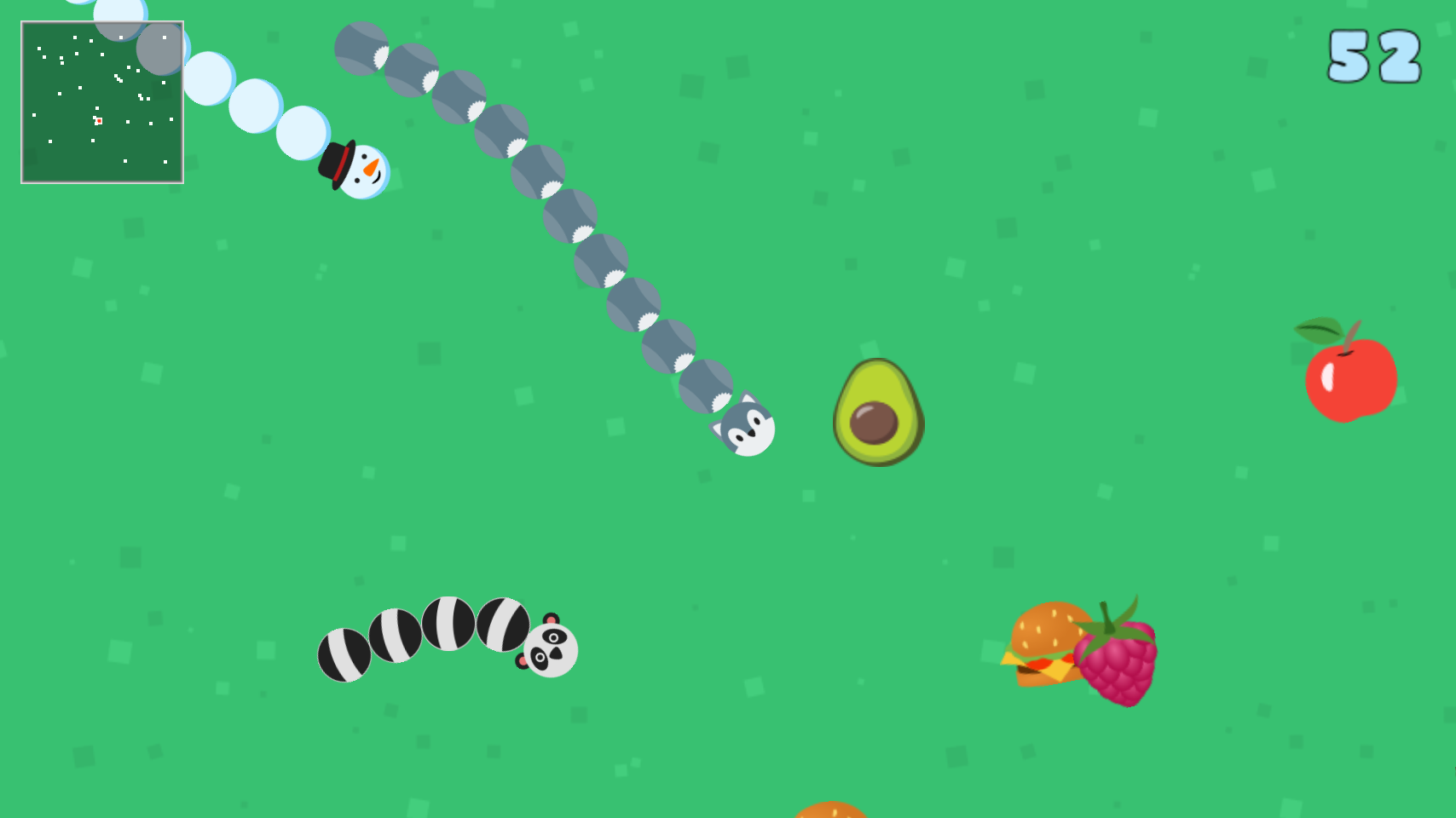Open the minimap in the top-left corner
Image resolution: width=1456 pixels, height=818 pixels.
pyautogui.click(x=102, y=102)
